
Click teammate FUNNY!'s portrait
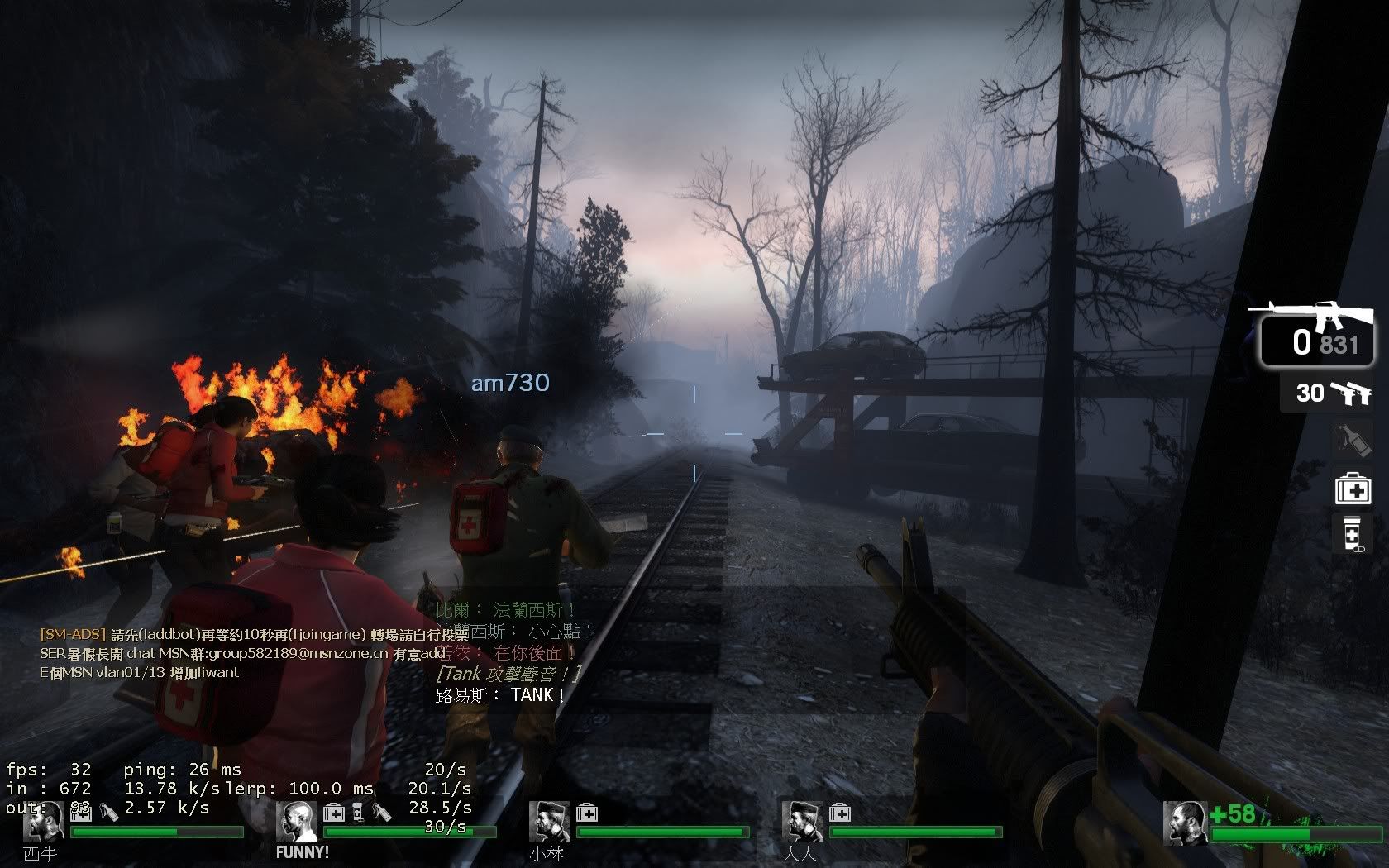296,821
